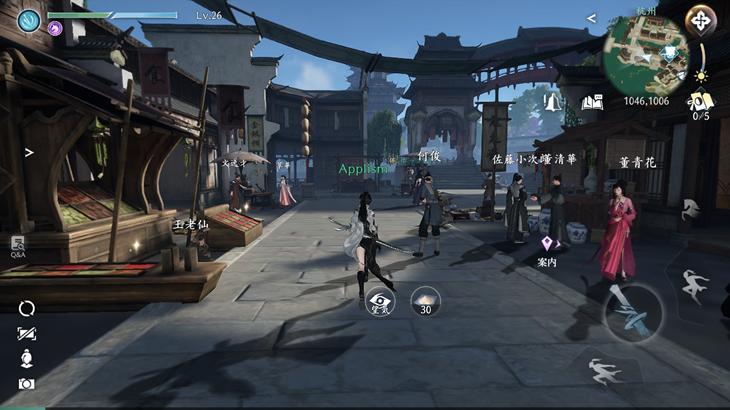Expand the left side panel arrow

point(29,153)
